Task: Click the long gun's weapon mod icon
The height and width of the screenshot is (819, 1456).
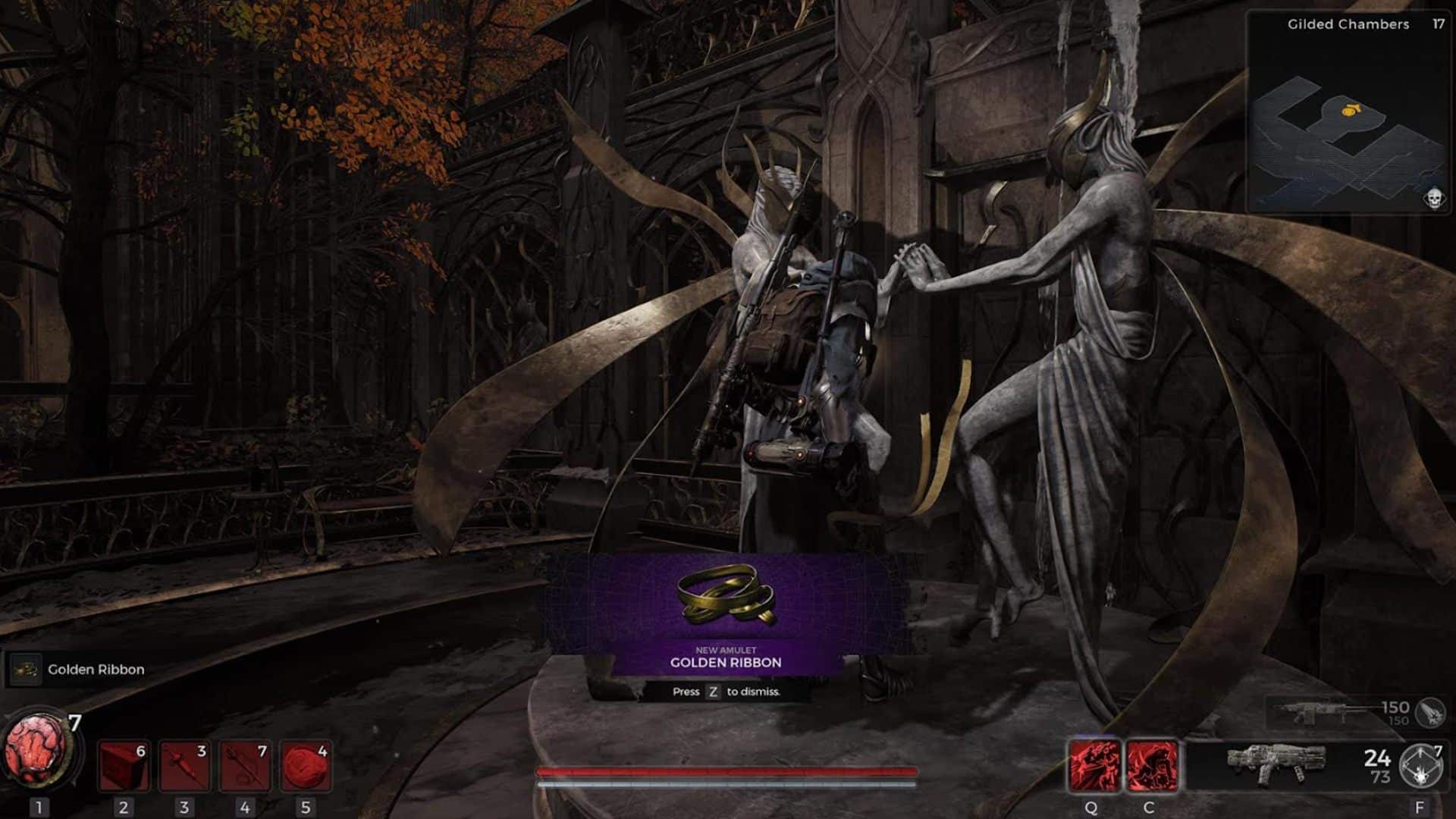Action: click(x=1430, y=712)
